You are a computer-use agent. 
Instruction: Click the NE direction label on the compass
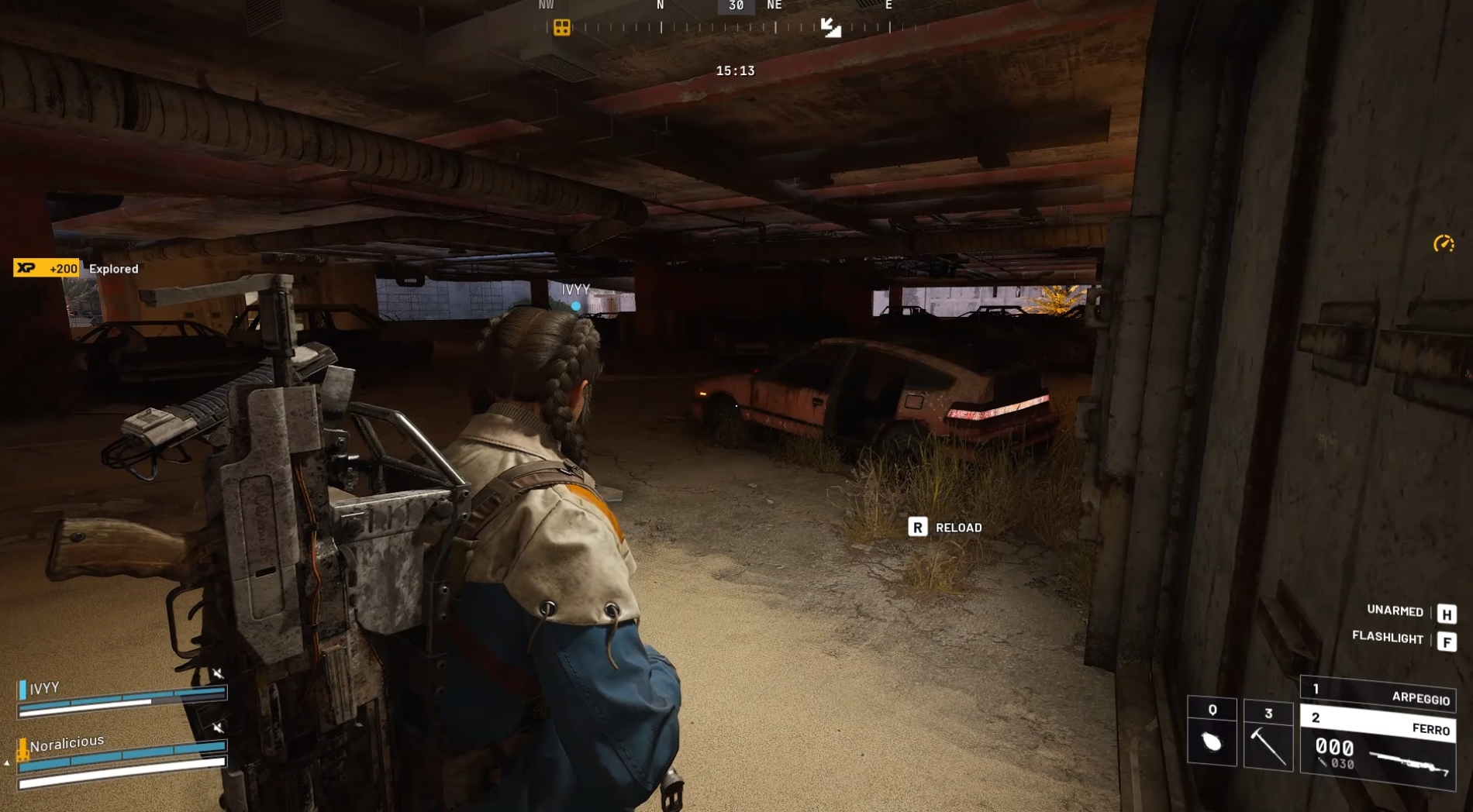(x=774, y=5)
